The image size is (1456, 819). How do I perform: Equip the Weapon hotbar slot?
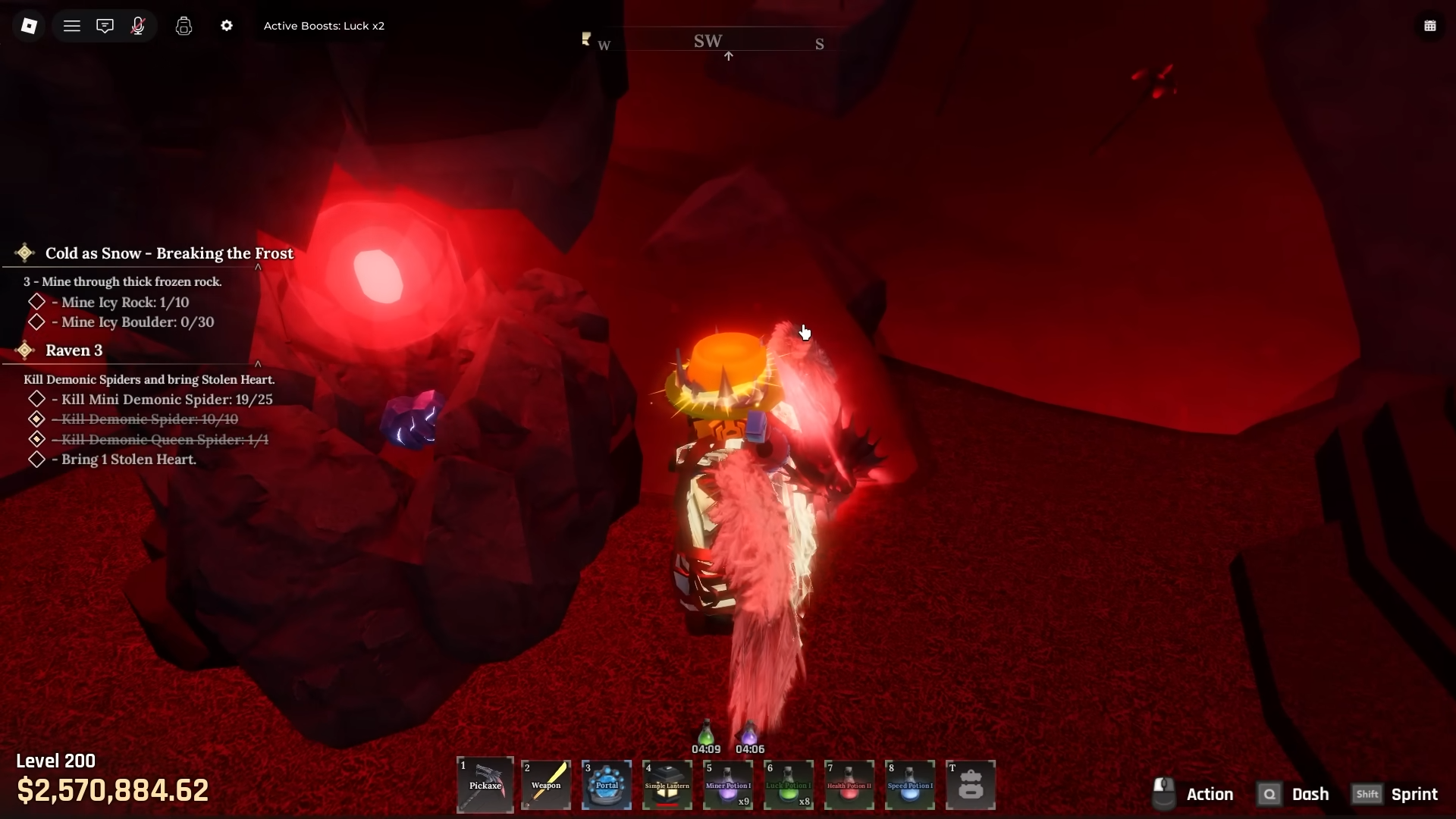(546, 785)
